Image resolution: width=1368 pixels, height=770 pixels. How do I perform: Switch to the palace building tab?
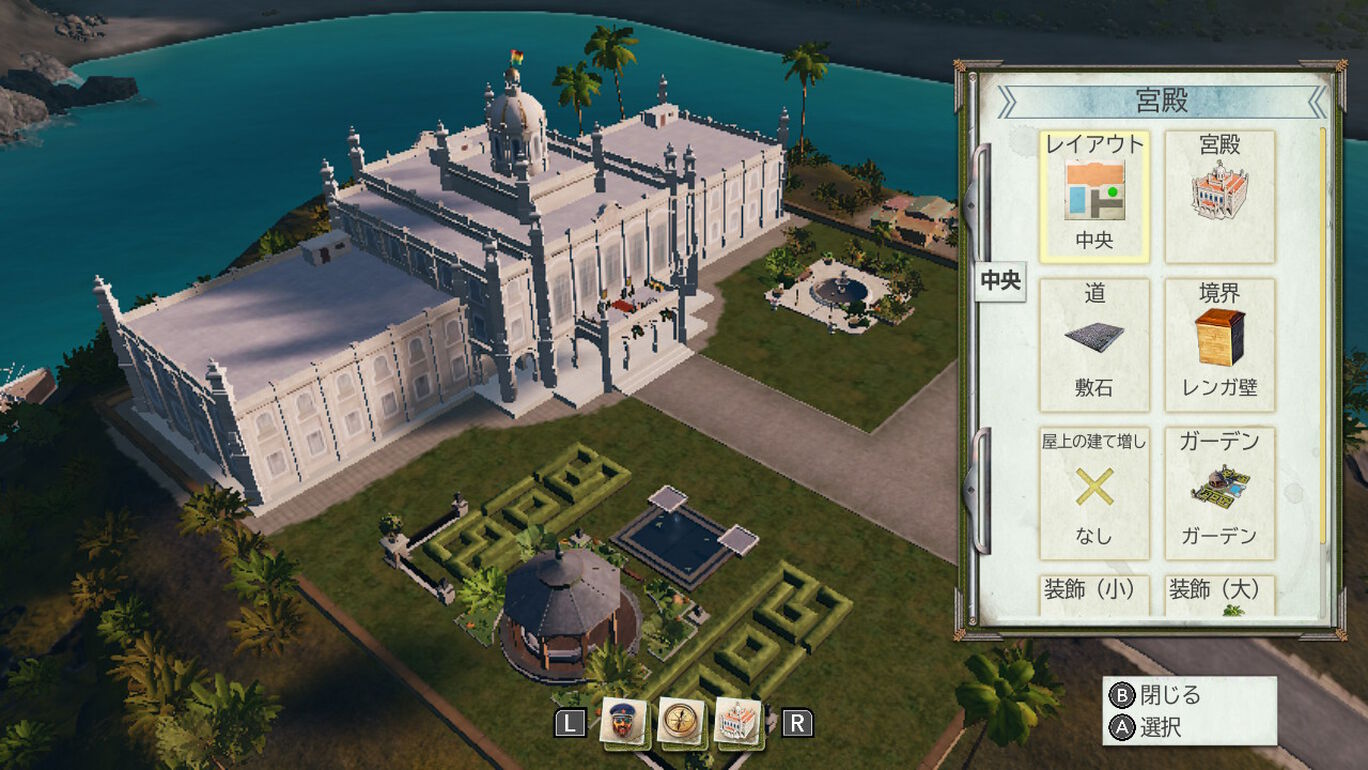(x=738, y=721)
